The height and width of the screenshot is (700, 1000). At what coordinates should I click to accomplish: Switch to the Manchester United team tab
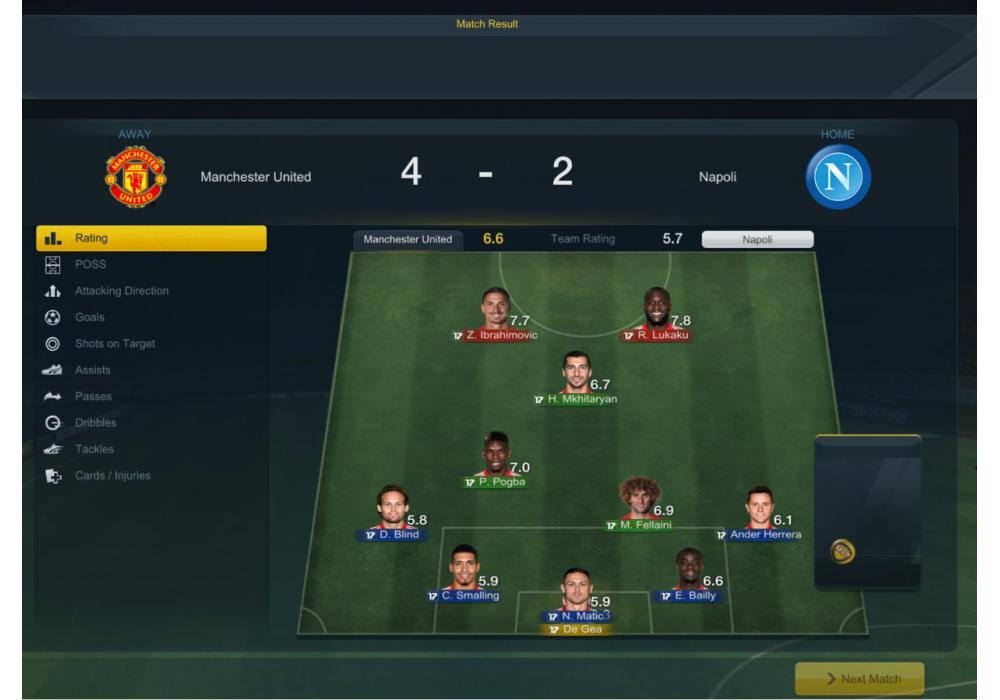click(x=407, y=239)
